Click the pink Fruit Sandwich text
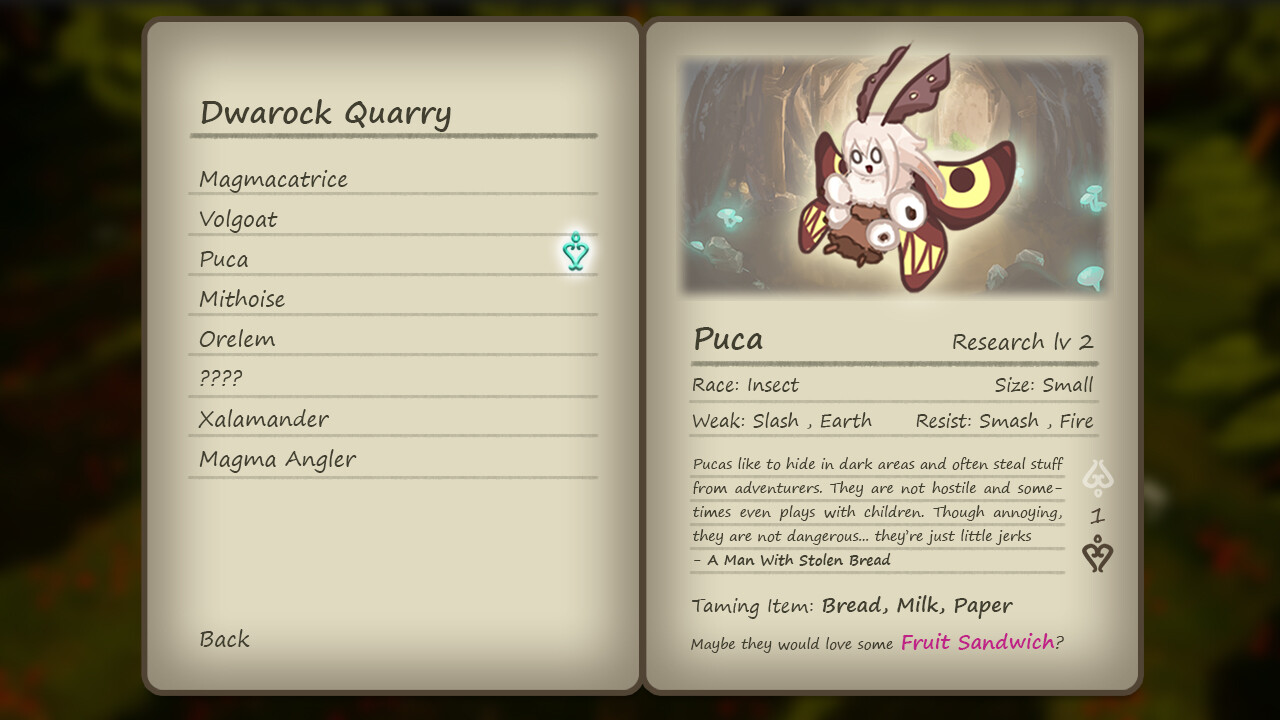This screenshot has width=1280, height=720. click(x=977, y=643)
